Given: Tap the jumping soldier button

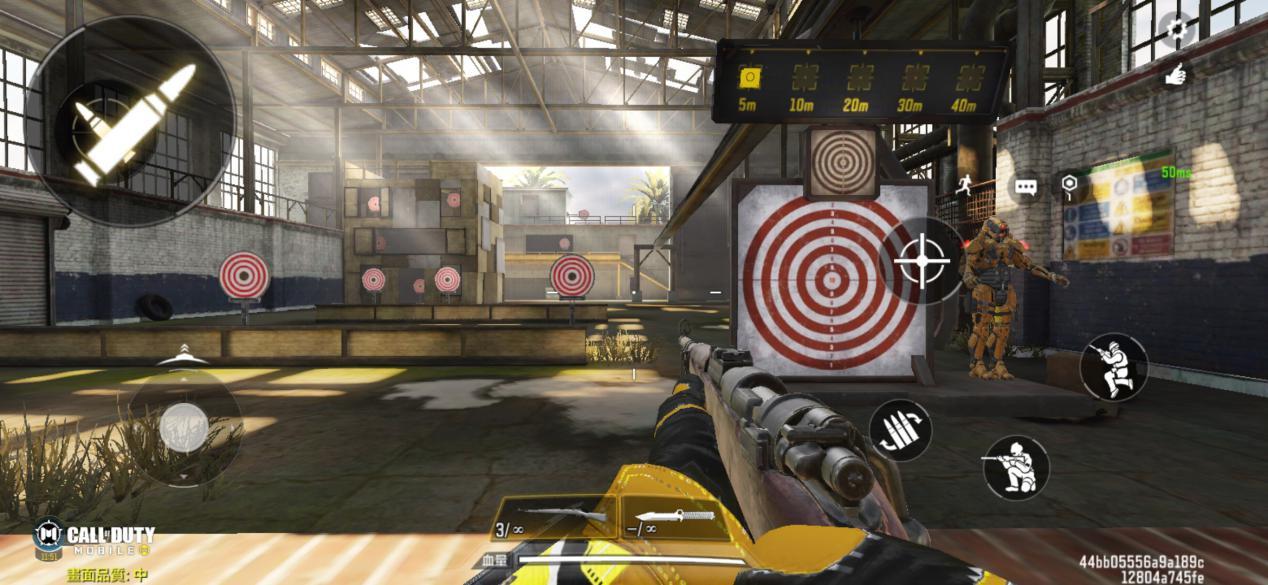Looking at the screenshot, I should pos(1113,367).
